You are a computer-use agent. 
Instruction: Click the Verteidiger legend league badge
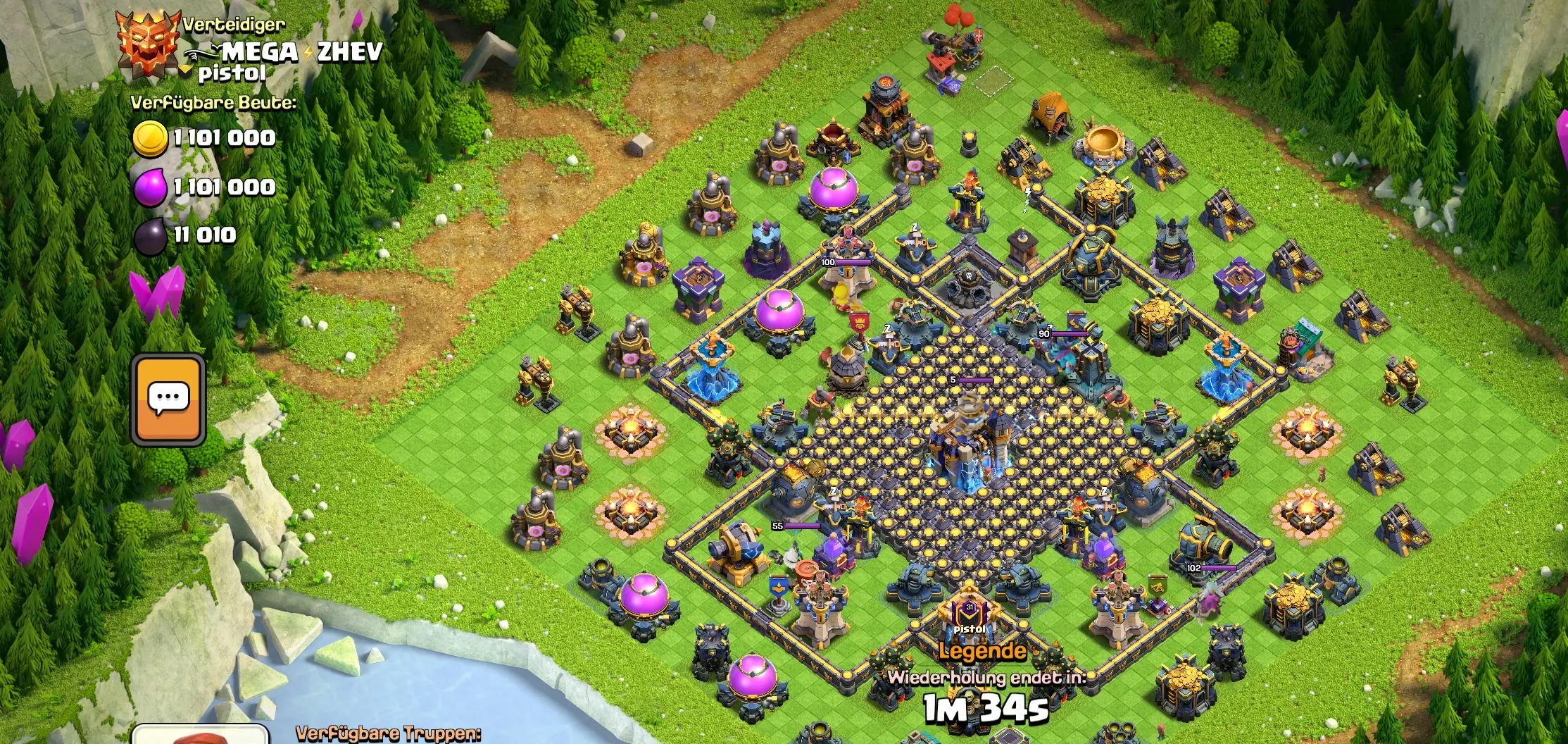[x=146, y=42]
